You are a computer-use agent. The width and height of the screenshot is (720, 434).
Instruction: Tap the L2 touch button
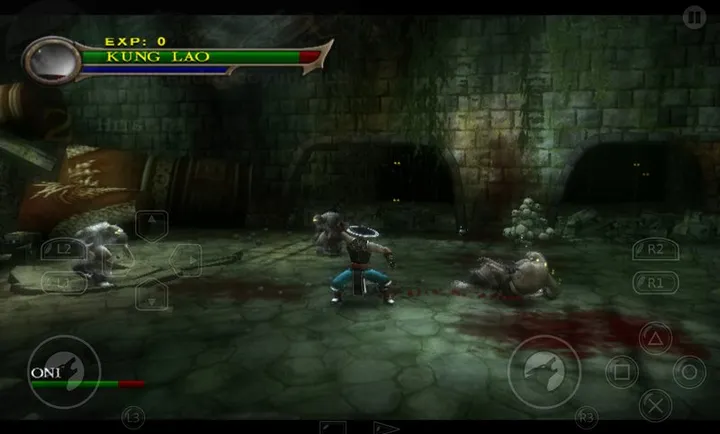63,248
